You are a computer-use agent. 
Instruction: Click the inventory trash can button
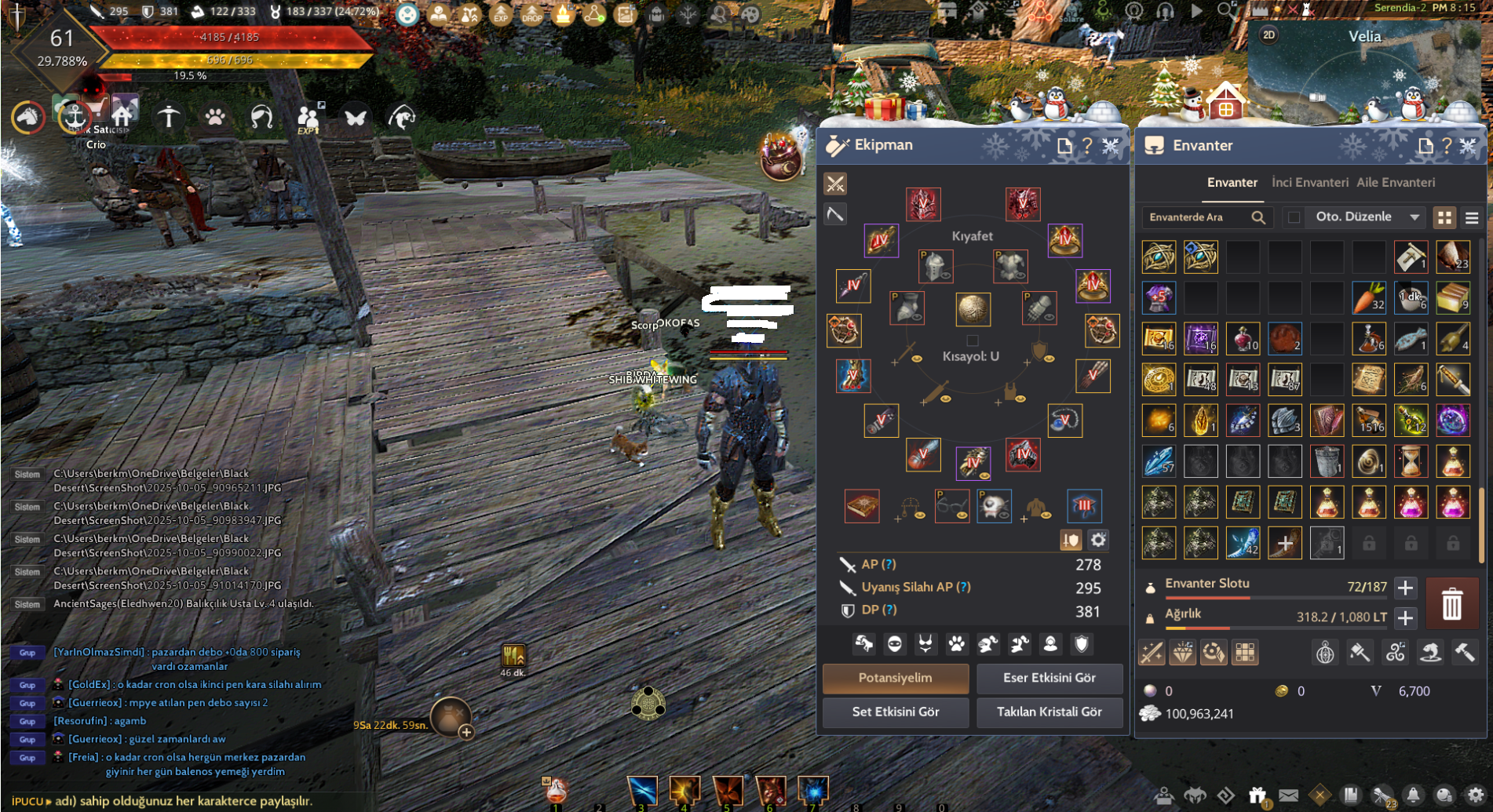[x=1451, y=604]
